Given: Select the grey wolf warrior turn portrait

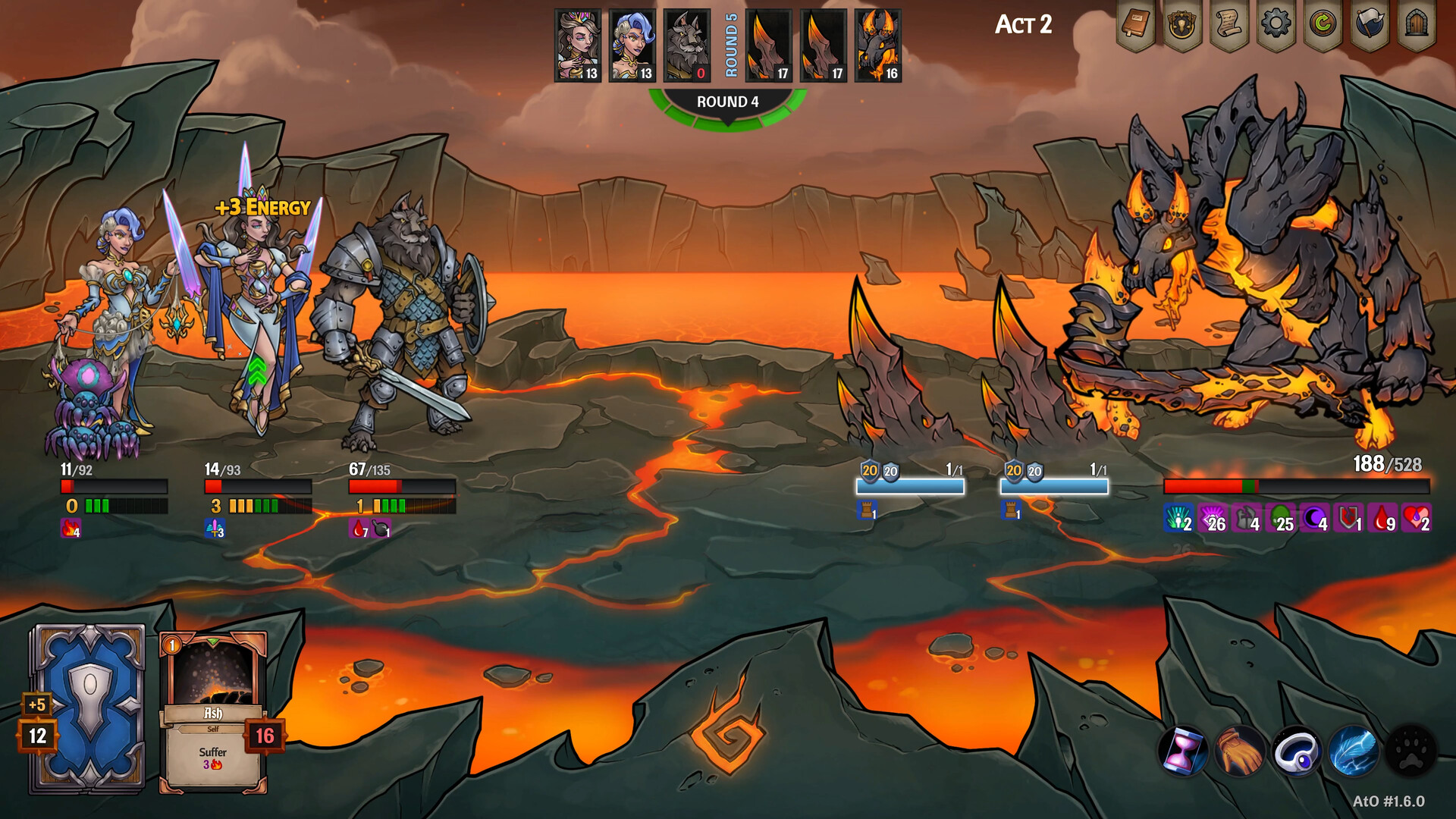Looking at the screenshot, I should coord(687,45).
